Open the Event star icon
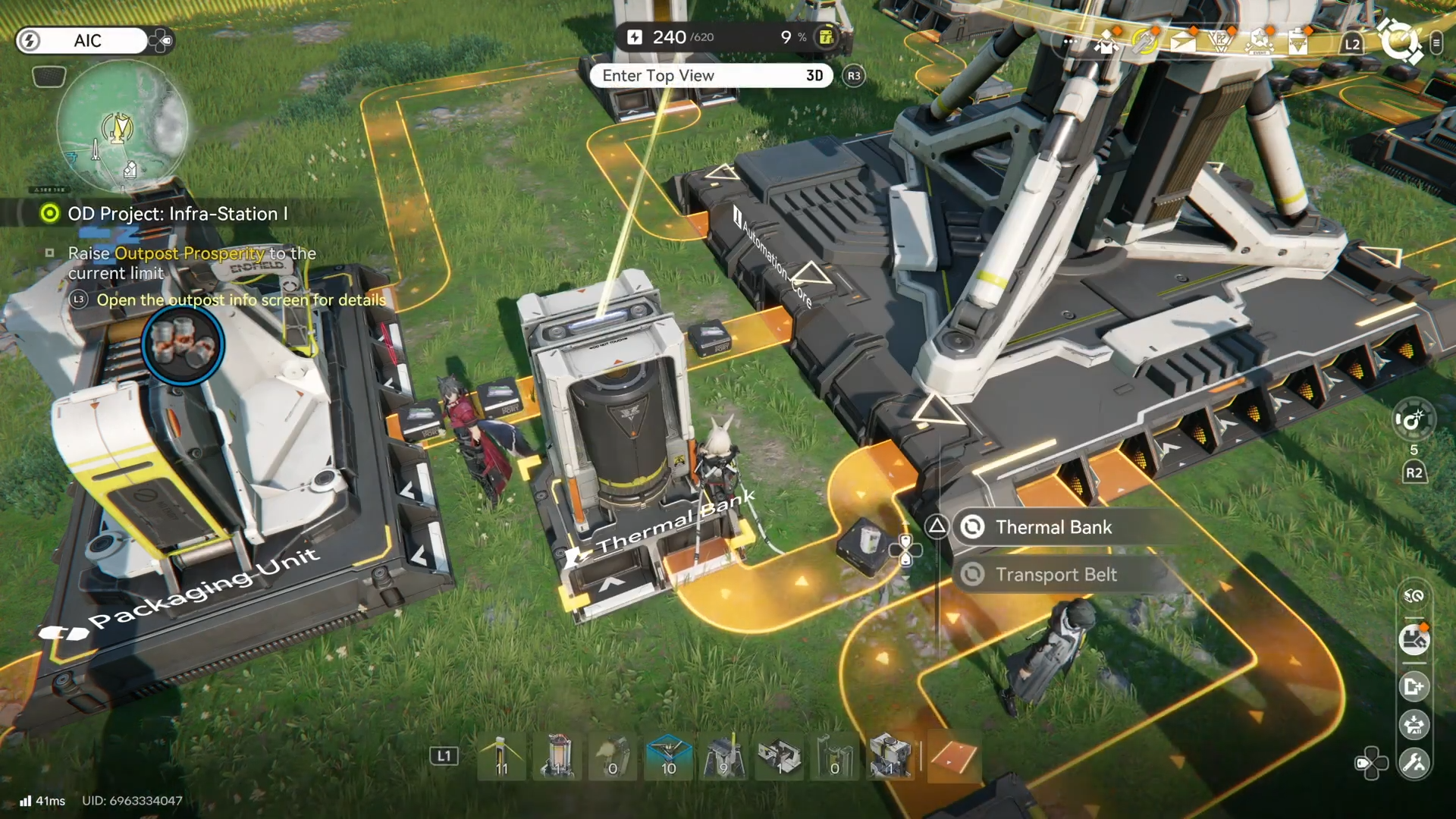Screen dimensions: 1456x819 [1260, 41]
